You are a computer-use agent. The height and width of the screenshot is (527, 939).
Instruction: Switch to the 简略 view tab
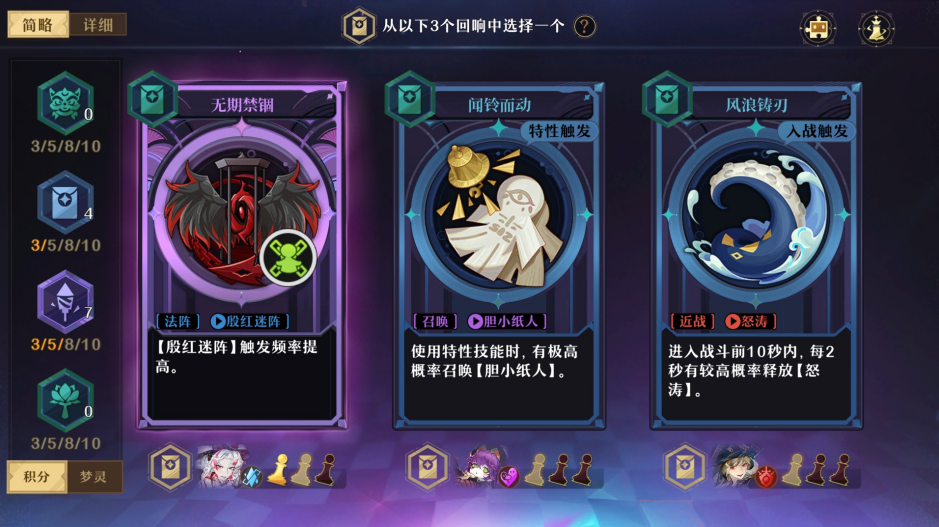(x=38, y=25)
